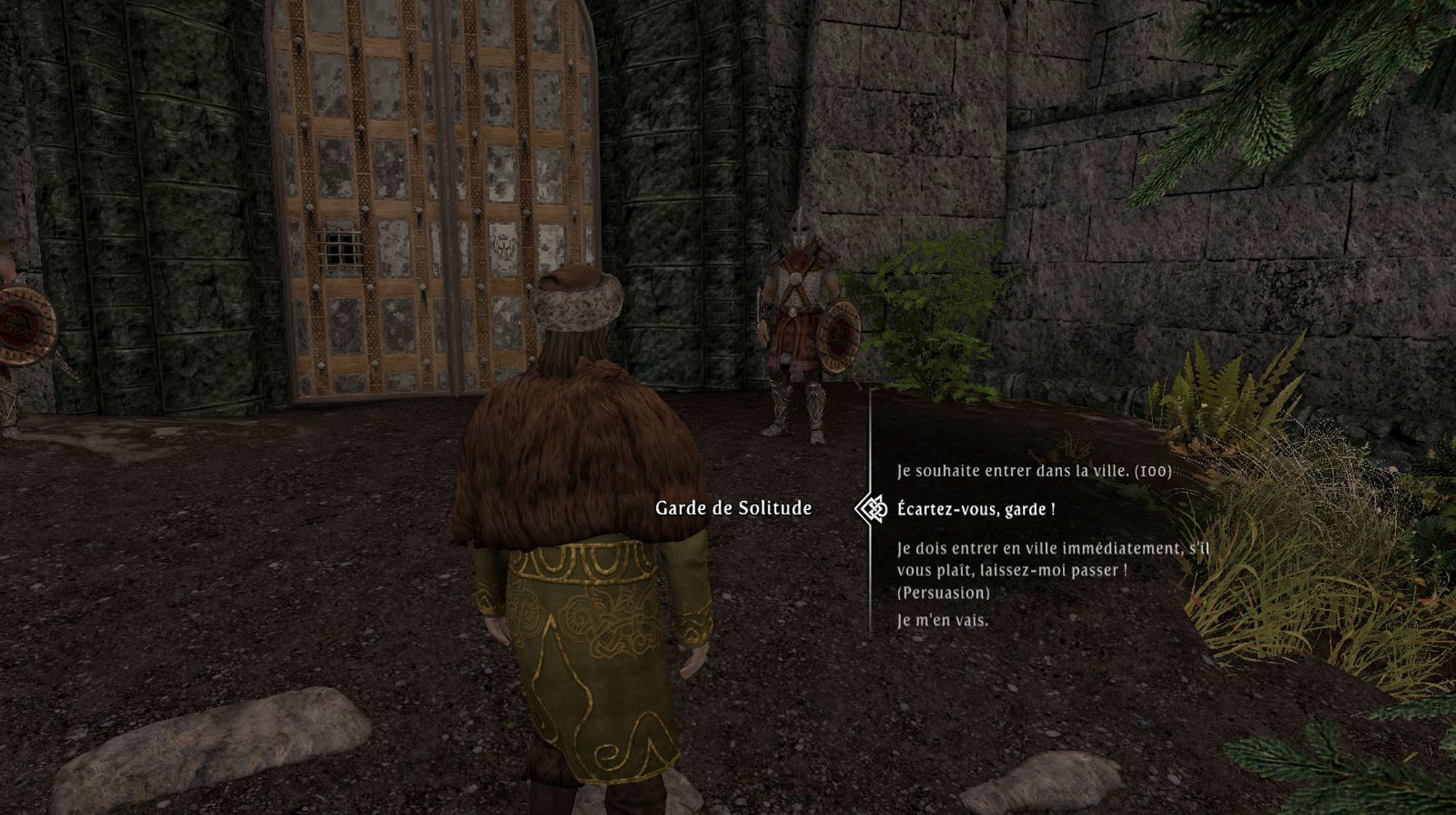Select the "Écartez-vous, garde !" dialogue option
Screen dimensions: 1456x815
[976, 509]
